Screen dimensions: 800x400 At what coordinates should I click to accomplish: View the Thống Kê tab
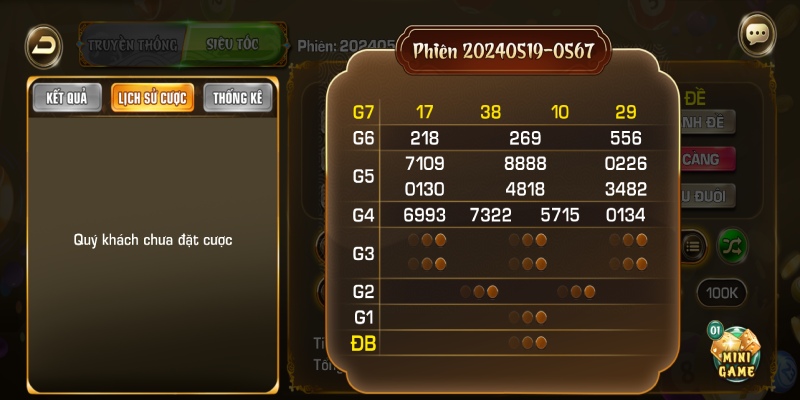tap(238, 98)
